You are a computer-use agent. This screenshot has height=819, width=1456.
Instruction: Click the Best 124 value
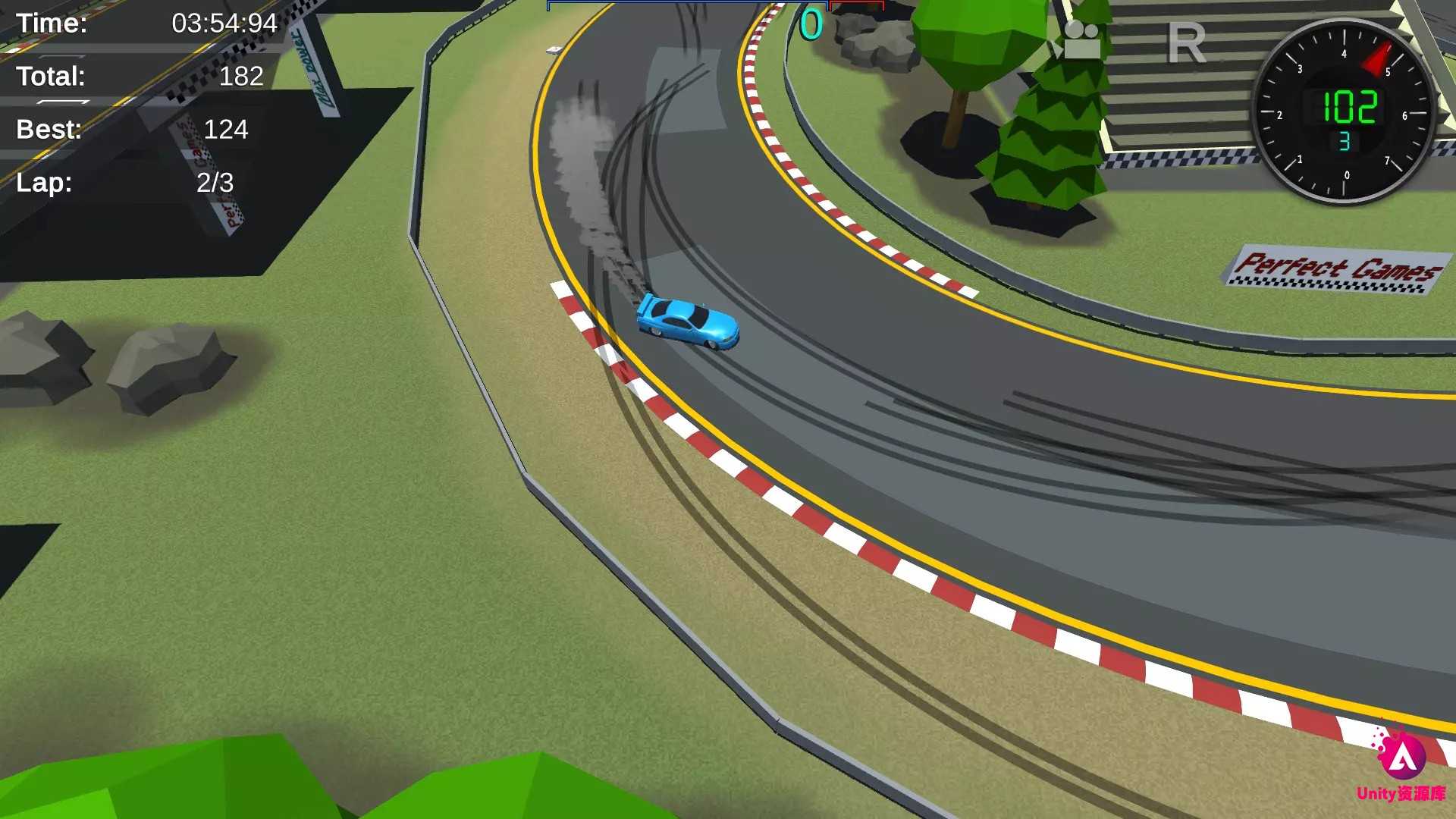224,130
